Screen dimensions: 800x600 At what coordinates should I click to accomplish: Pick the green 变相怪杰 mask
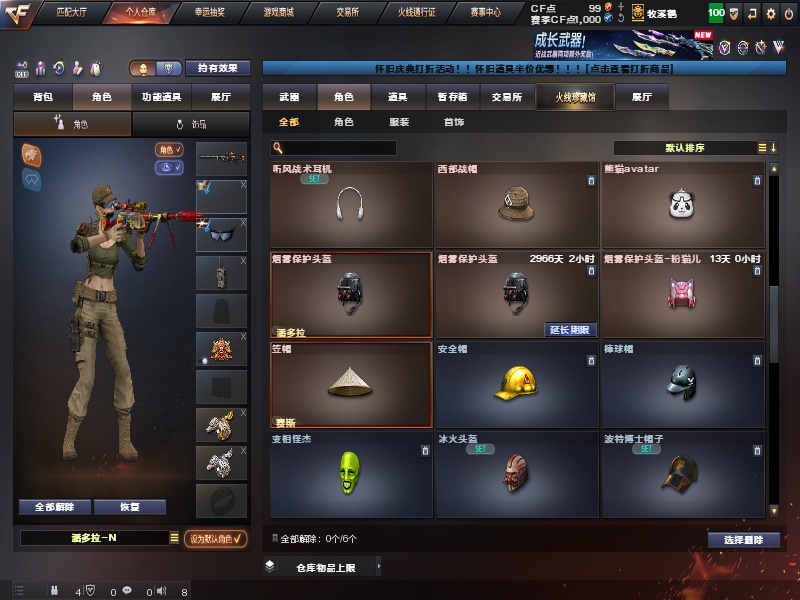(350, 474)
